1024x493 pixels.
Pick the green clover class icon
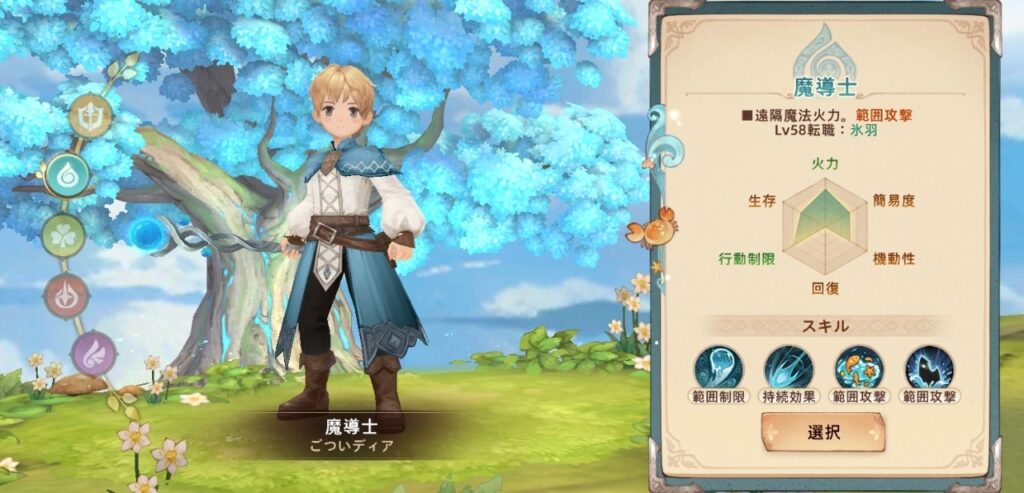[63, 236]
